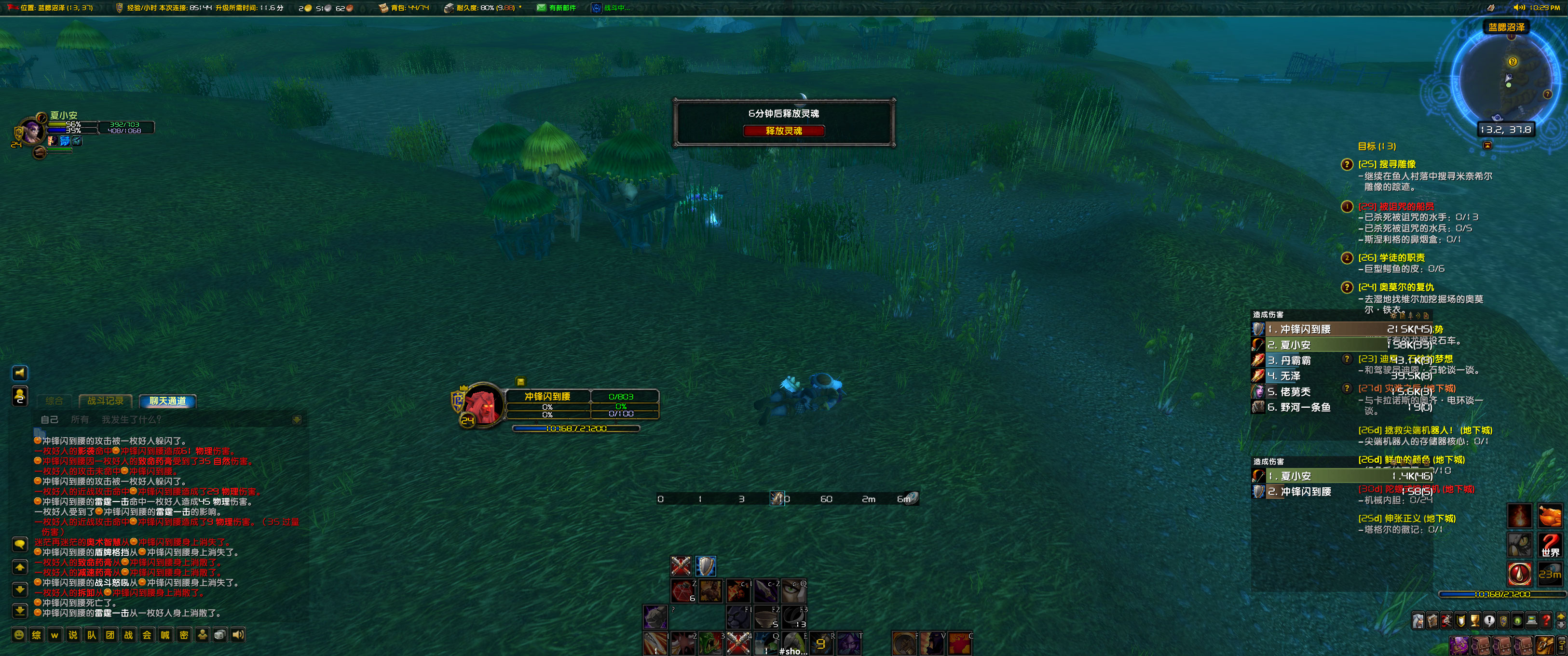Click the smiley emote icon in chat bar
Viewport: 1568px width, 656px height.
pyautogui.click(x=18, y=635)
